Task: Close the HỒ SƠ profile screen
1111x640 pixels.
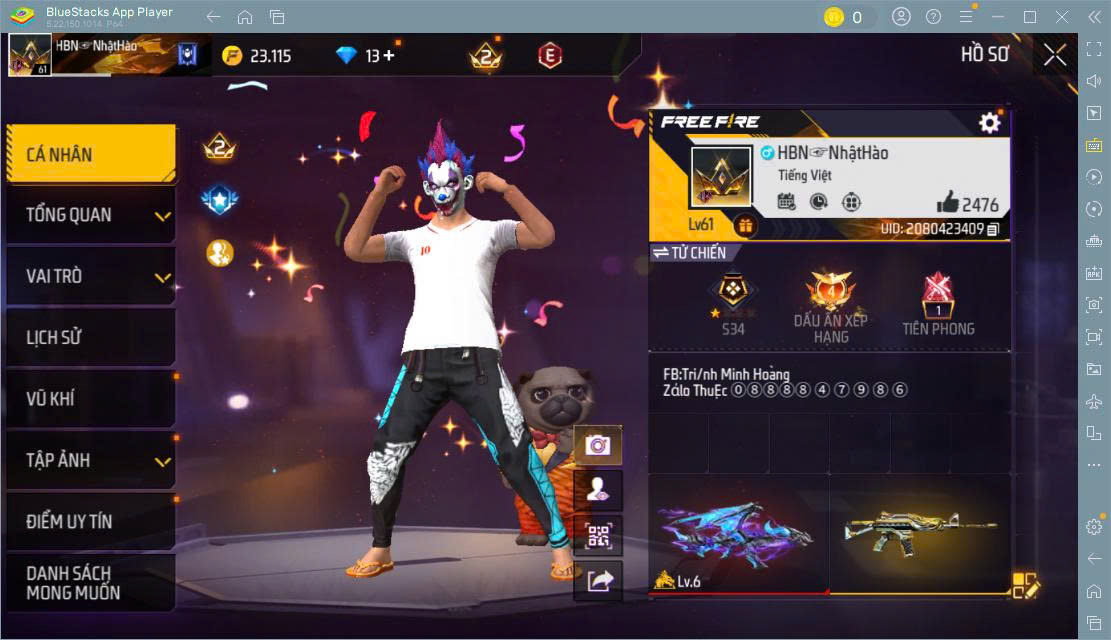Action: point(1055,55)
